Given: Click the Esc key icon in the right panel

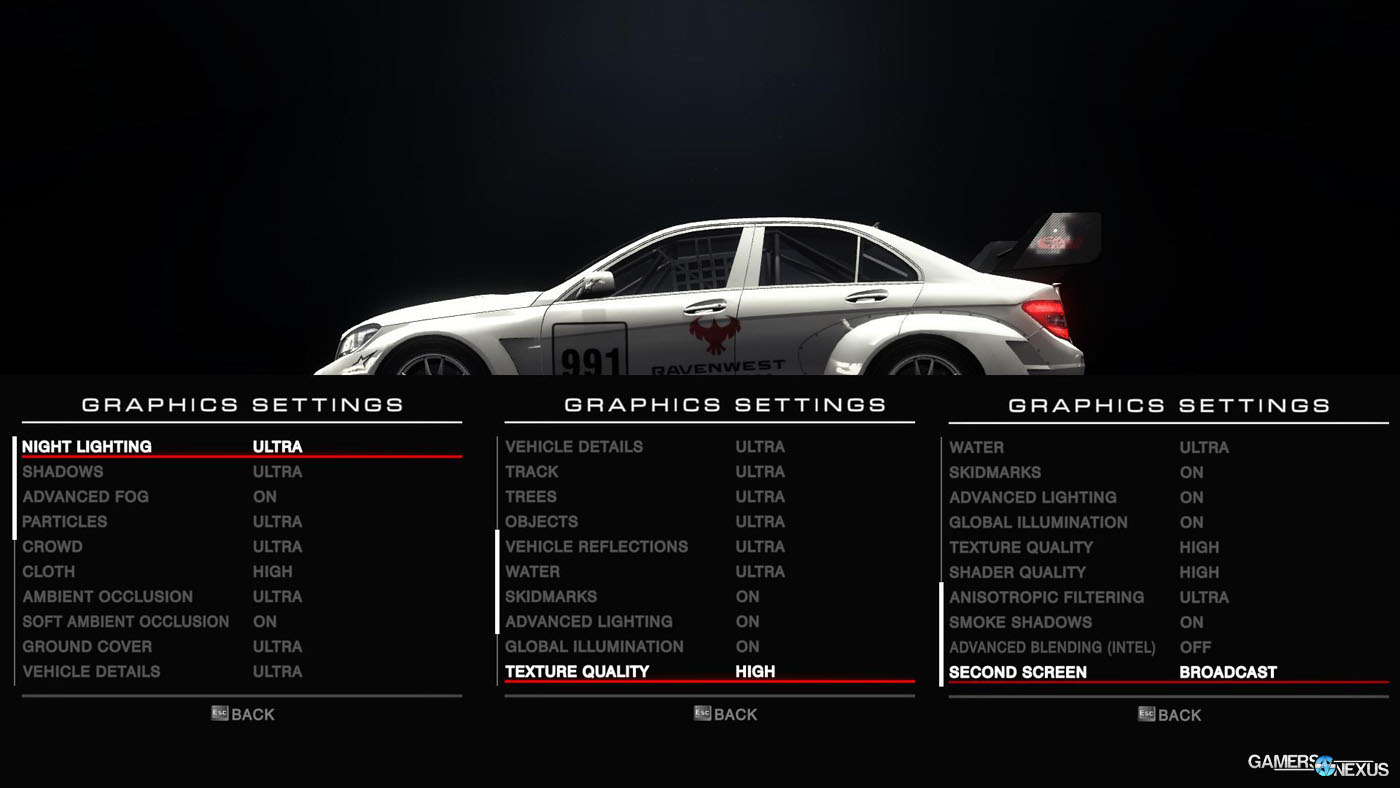Looking at the screenshot, I should tap(1145, 715).
